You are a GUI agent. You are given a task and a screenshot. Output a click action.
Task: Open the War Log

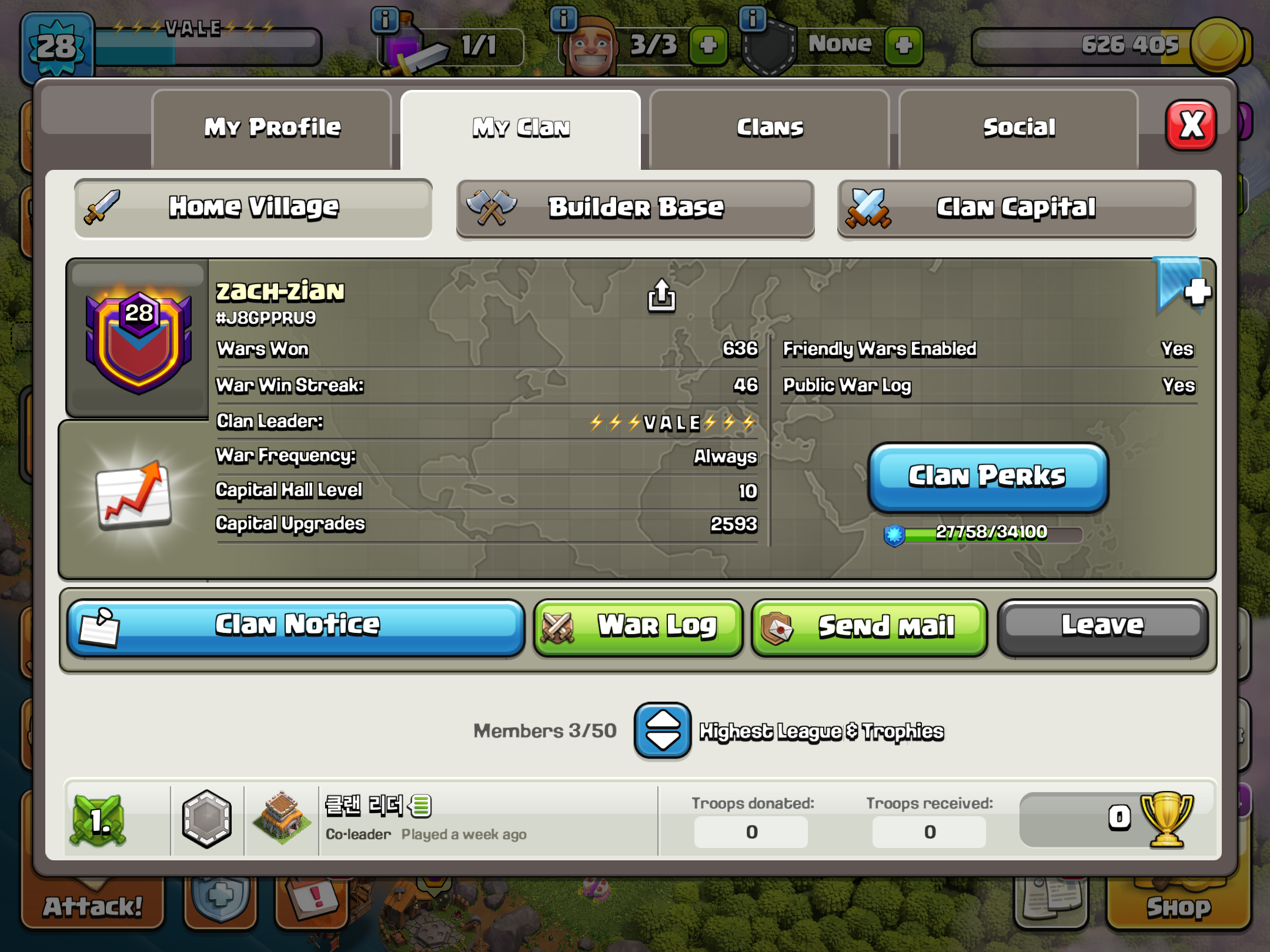pos(638,626)
